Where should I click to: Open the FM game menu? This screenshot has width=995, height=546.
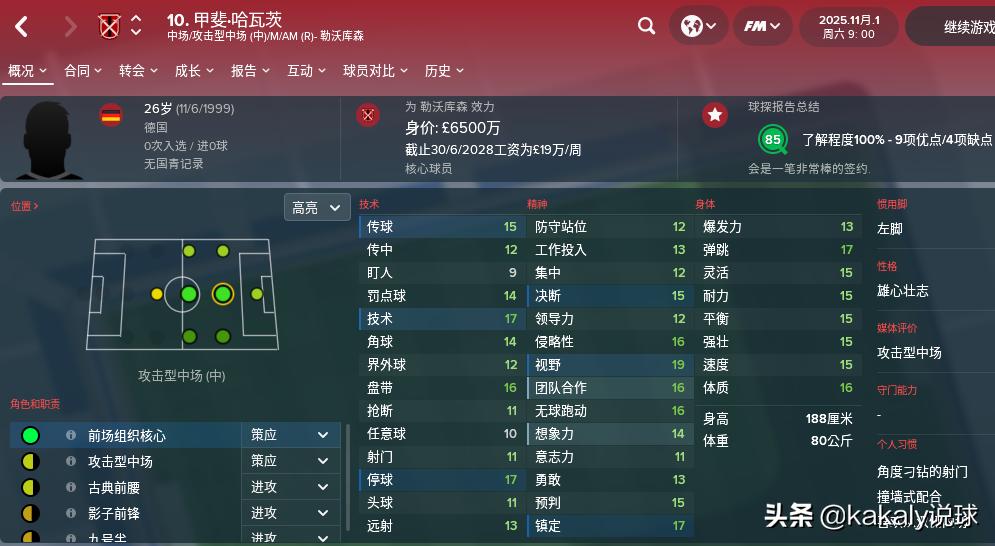(x=762, y=26)
